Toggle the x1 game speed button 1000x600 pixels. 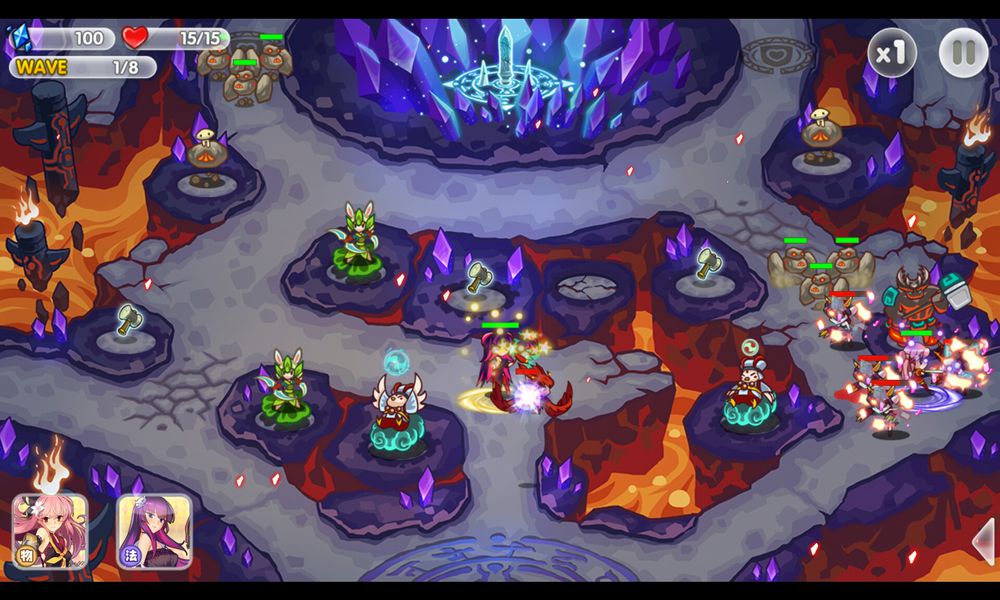[x=891, y=53]
